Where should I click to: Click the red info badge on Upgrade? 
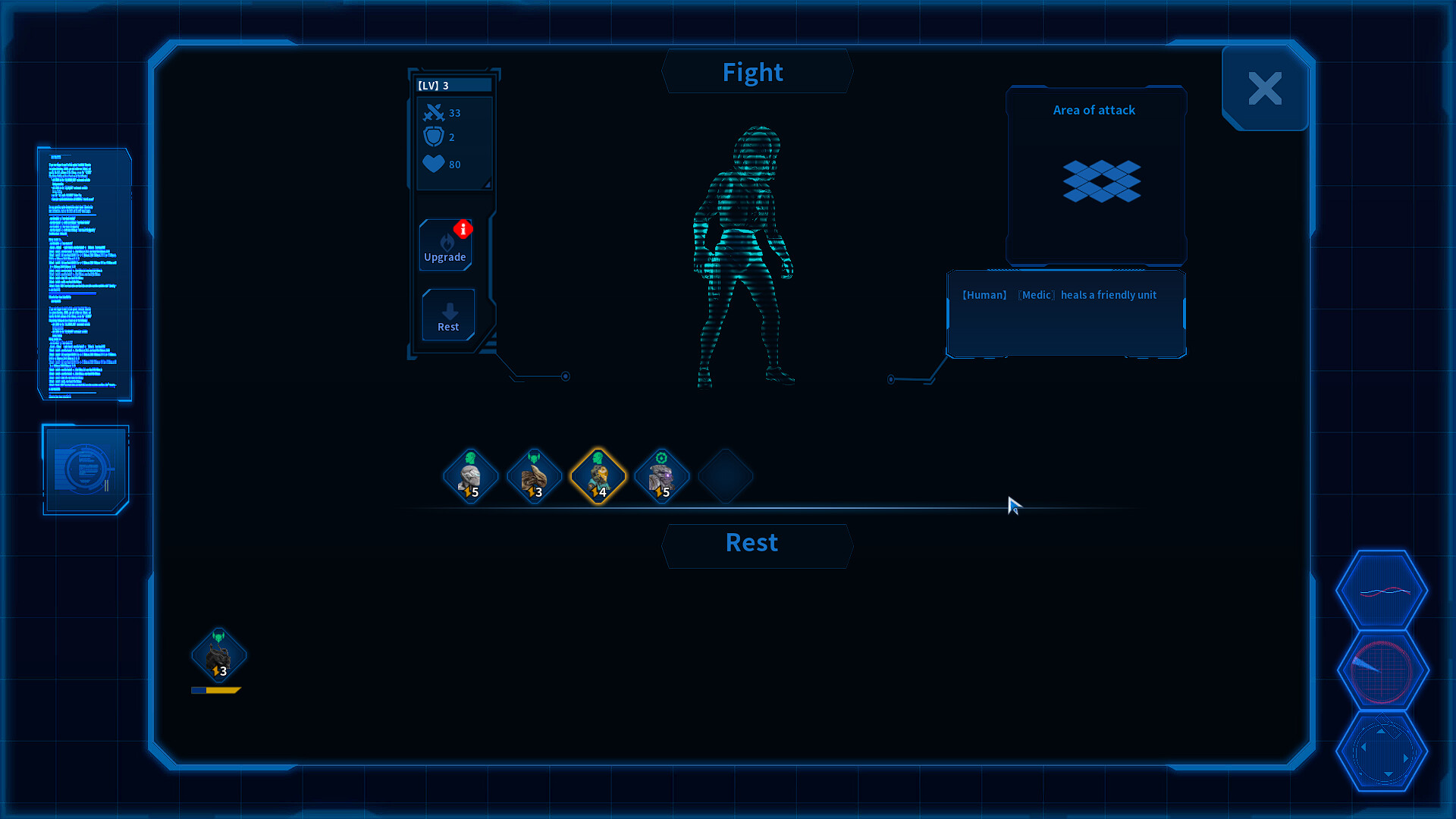click(463, 229)
